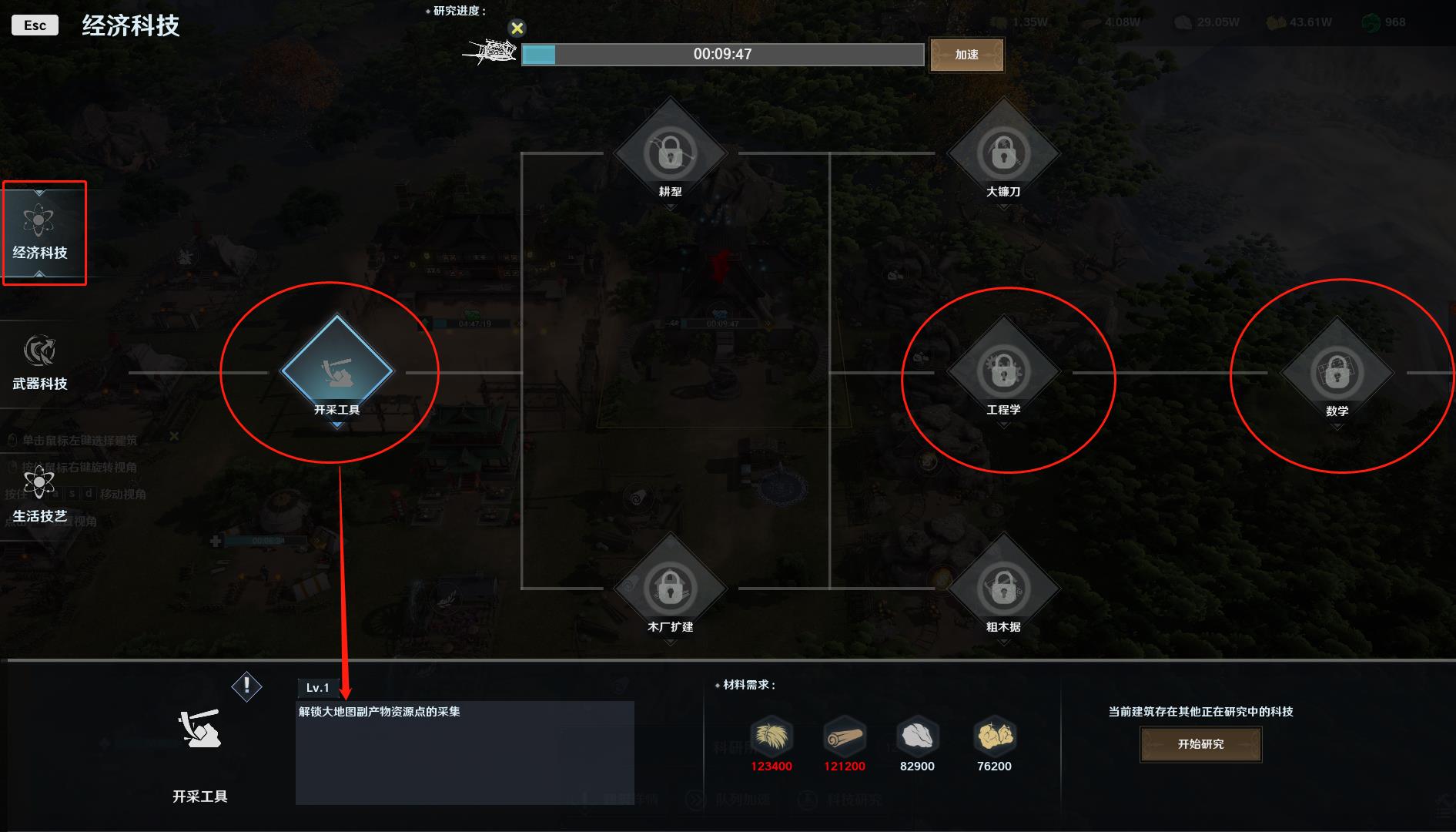
Task: Click the stone material requirement icon
Action: pyautogui.click(x=917, y=736)
